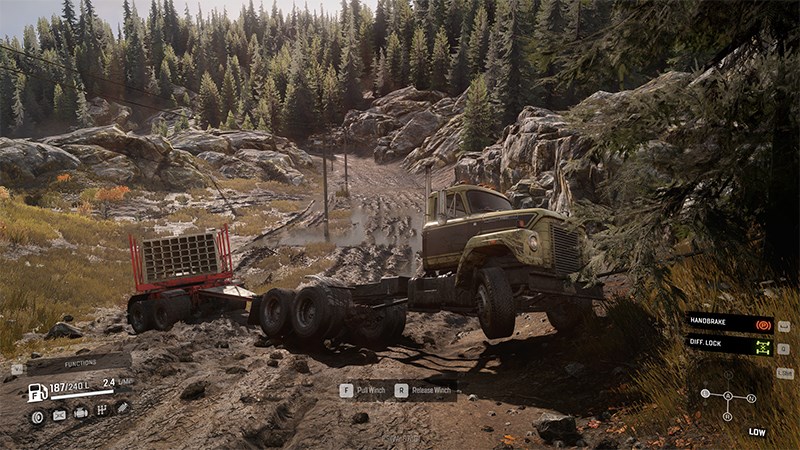Choose R reverse on the gearbox diagram
The height and width of the screenshot is (450, 800).
coord(727,416)
